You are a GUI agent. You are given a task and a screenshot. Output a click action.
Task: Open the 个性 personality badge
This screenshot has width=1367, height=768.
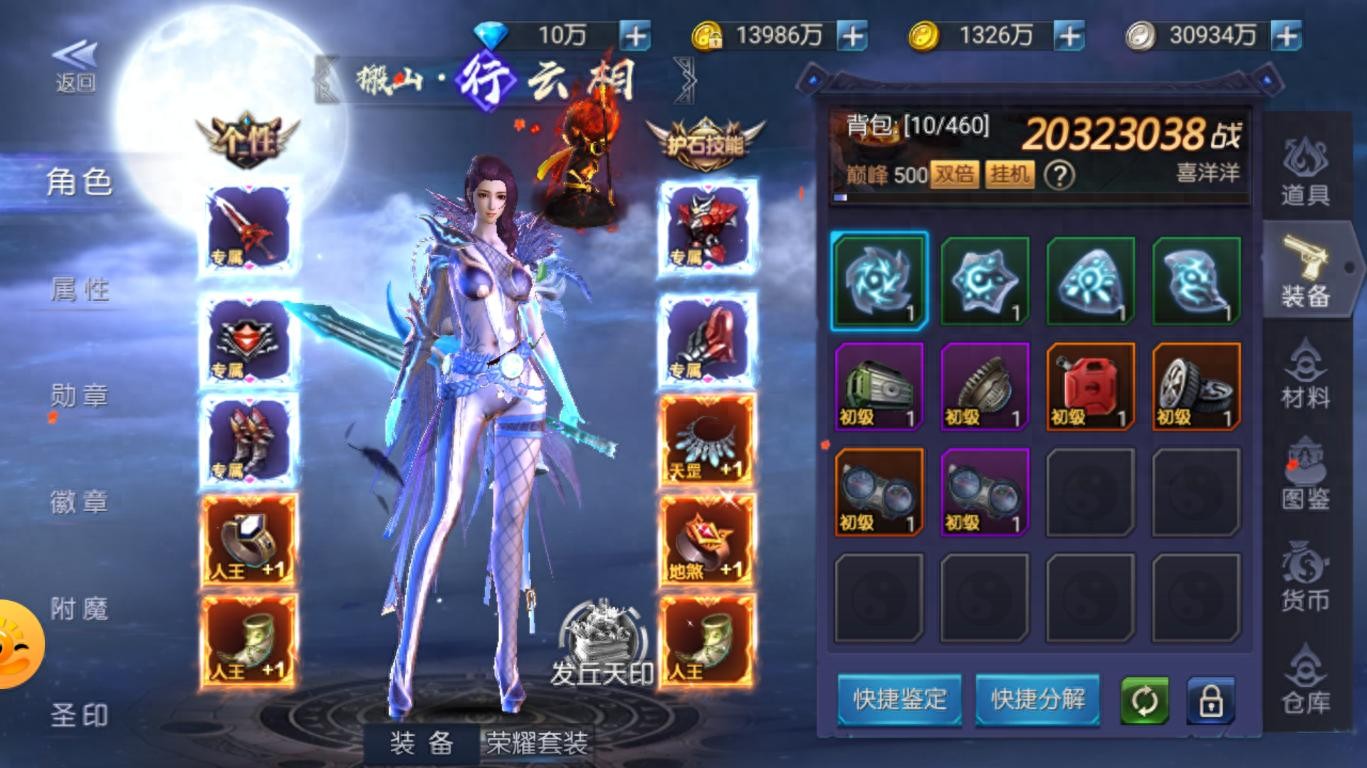[246, 141]
